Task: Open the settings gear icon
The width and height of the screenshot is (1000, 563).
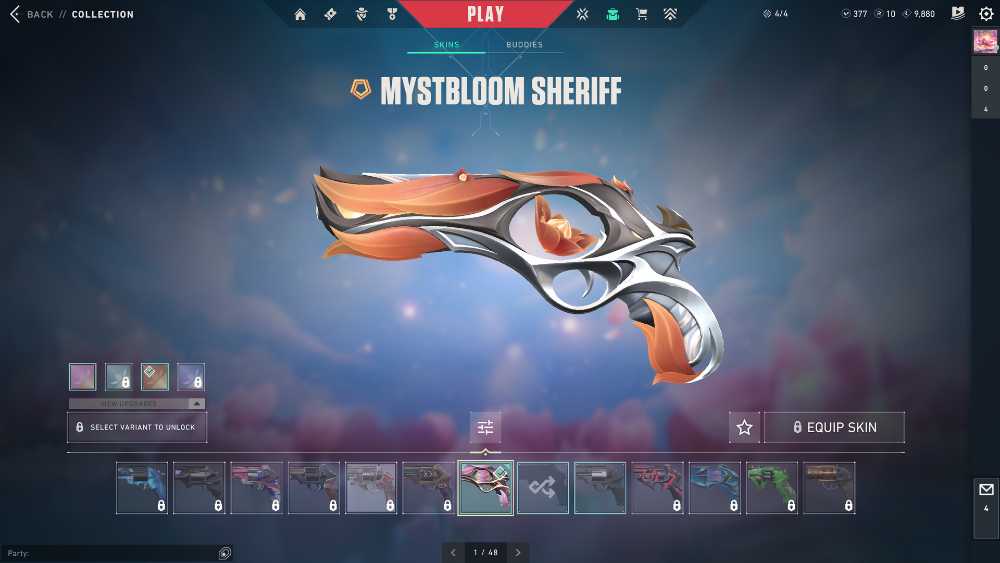Action: pos(986,14)
